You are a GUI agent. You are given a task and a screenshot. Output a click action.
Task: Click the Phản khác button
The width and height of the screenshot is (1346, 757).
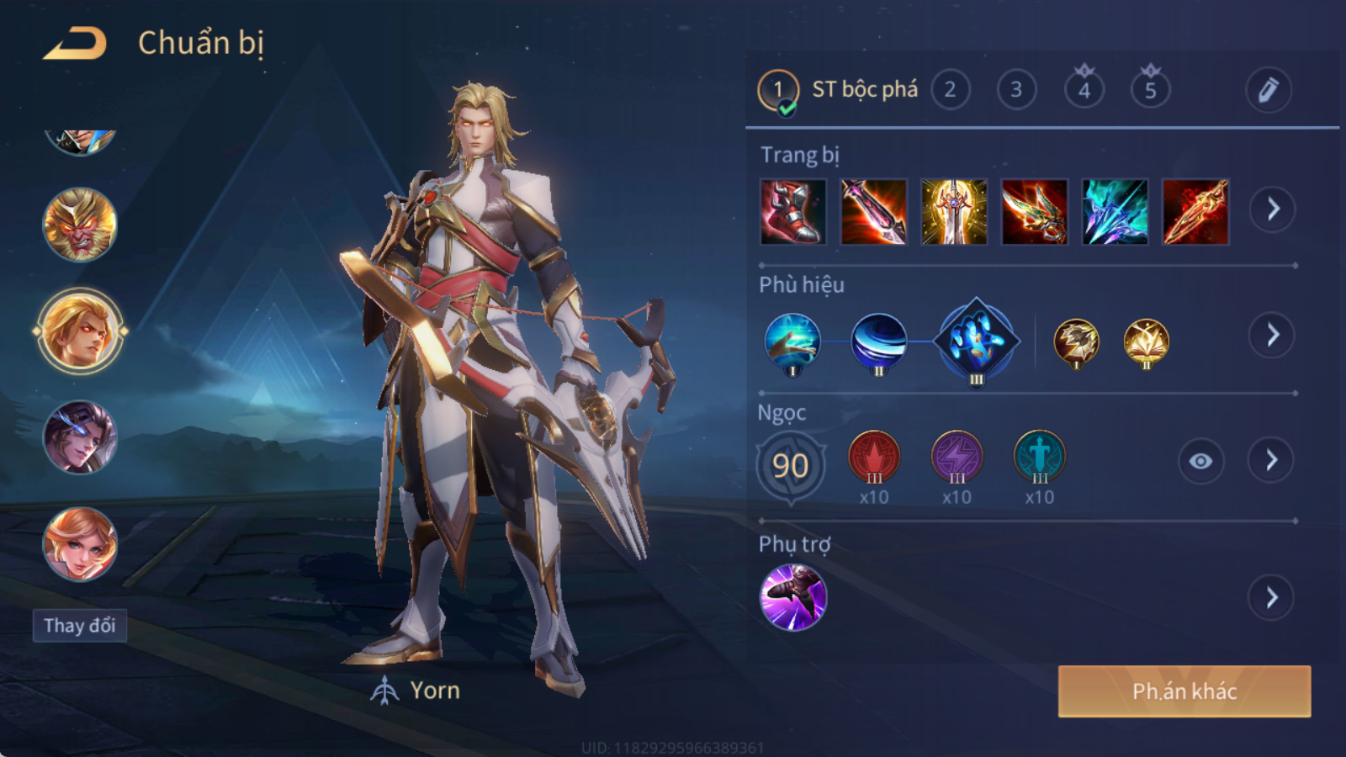pyautogui.click(x=1184, y=691)
